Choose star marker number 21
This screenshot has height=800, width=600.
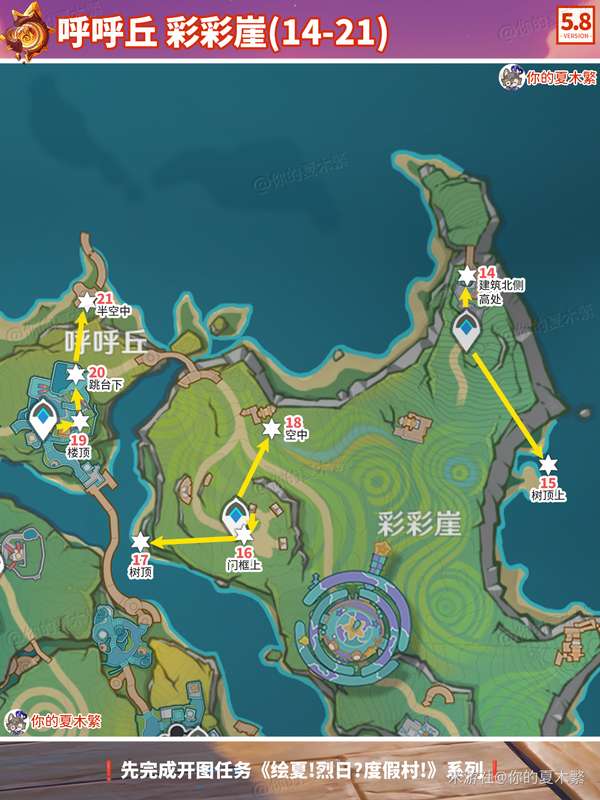(86, 301)
